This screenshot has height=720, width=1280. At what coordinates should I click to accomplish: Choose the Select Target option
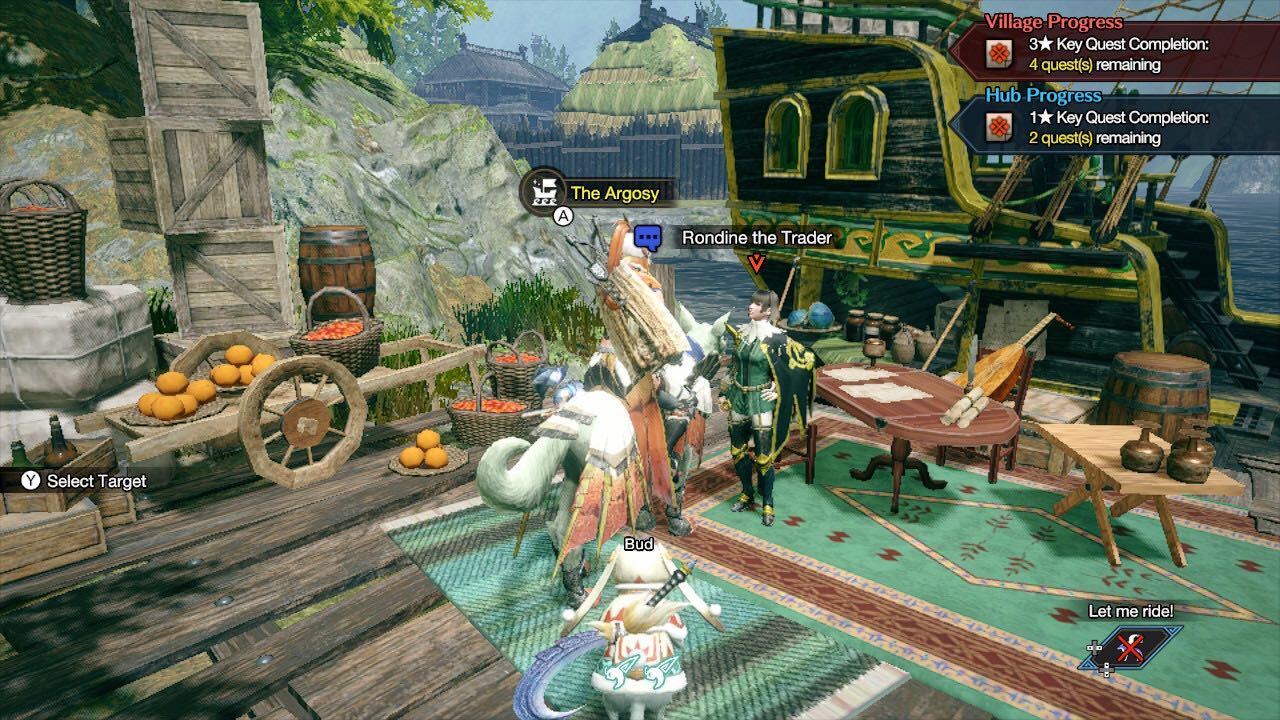(85, 481)
